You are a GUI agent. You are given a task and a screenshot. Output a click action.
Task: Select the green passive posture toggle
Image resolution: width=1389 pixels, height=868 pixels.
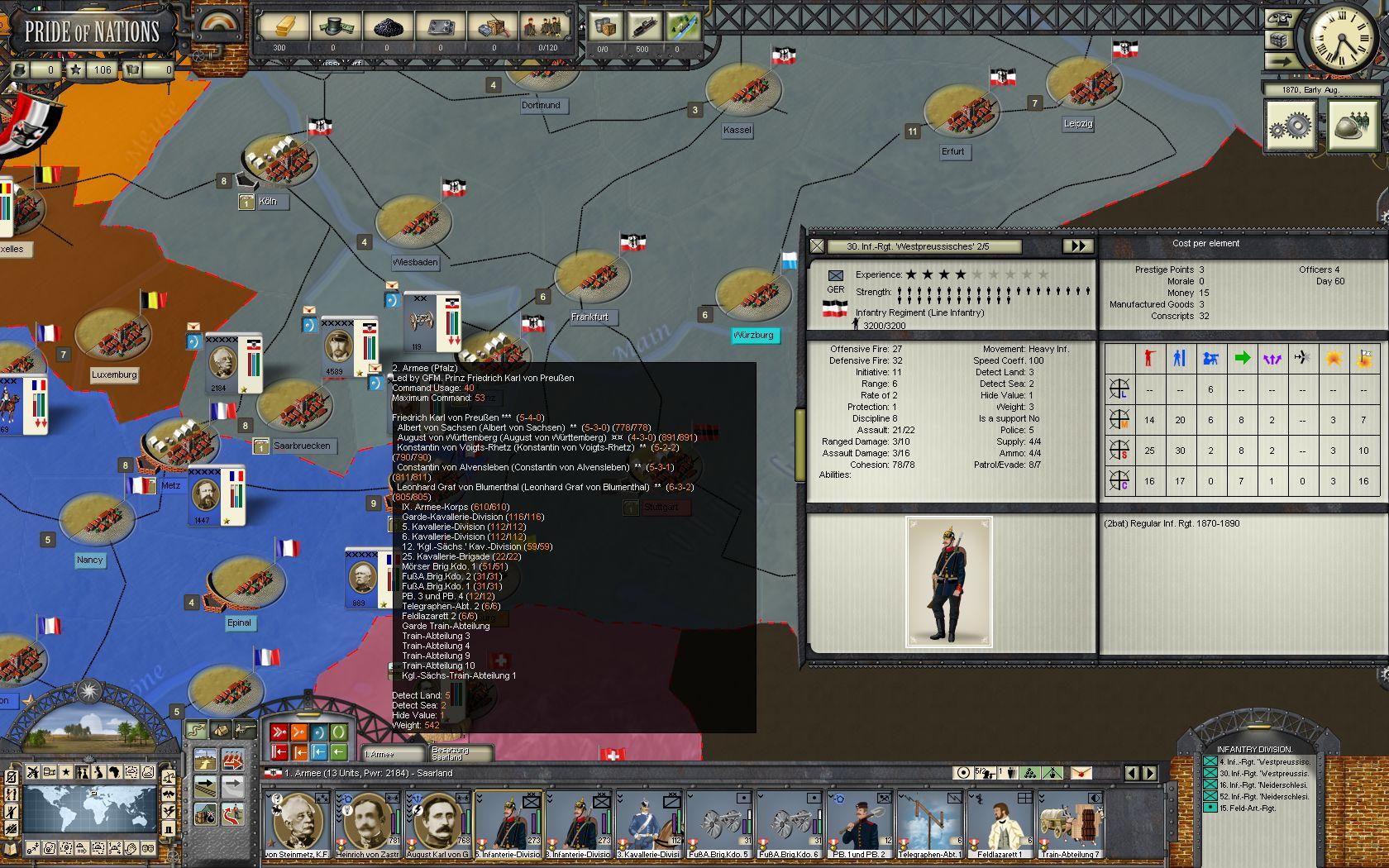pos(339,732)
